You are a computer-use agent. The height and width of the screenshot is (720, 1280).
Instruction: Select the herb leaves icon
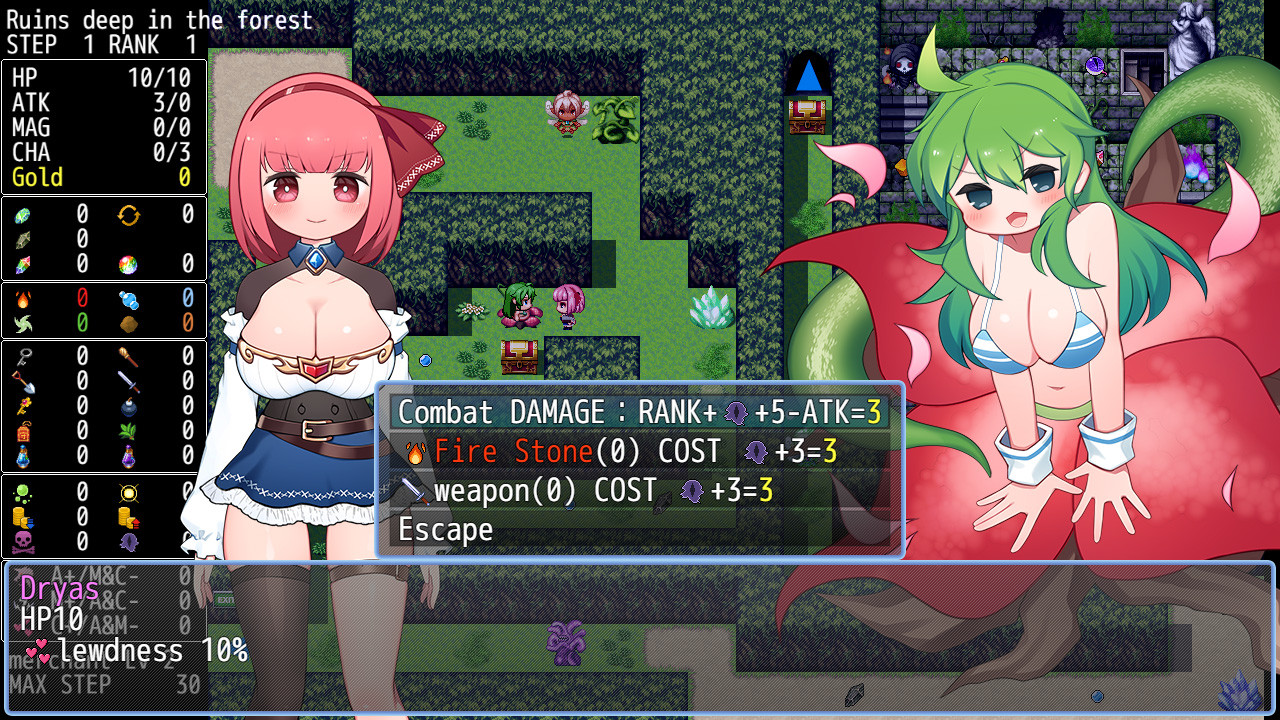point(126,430)
